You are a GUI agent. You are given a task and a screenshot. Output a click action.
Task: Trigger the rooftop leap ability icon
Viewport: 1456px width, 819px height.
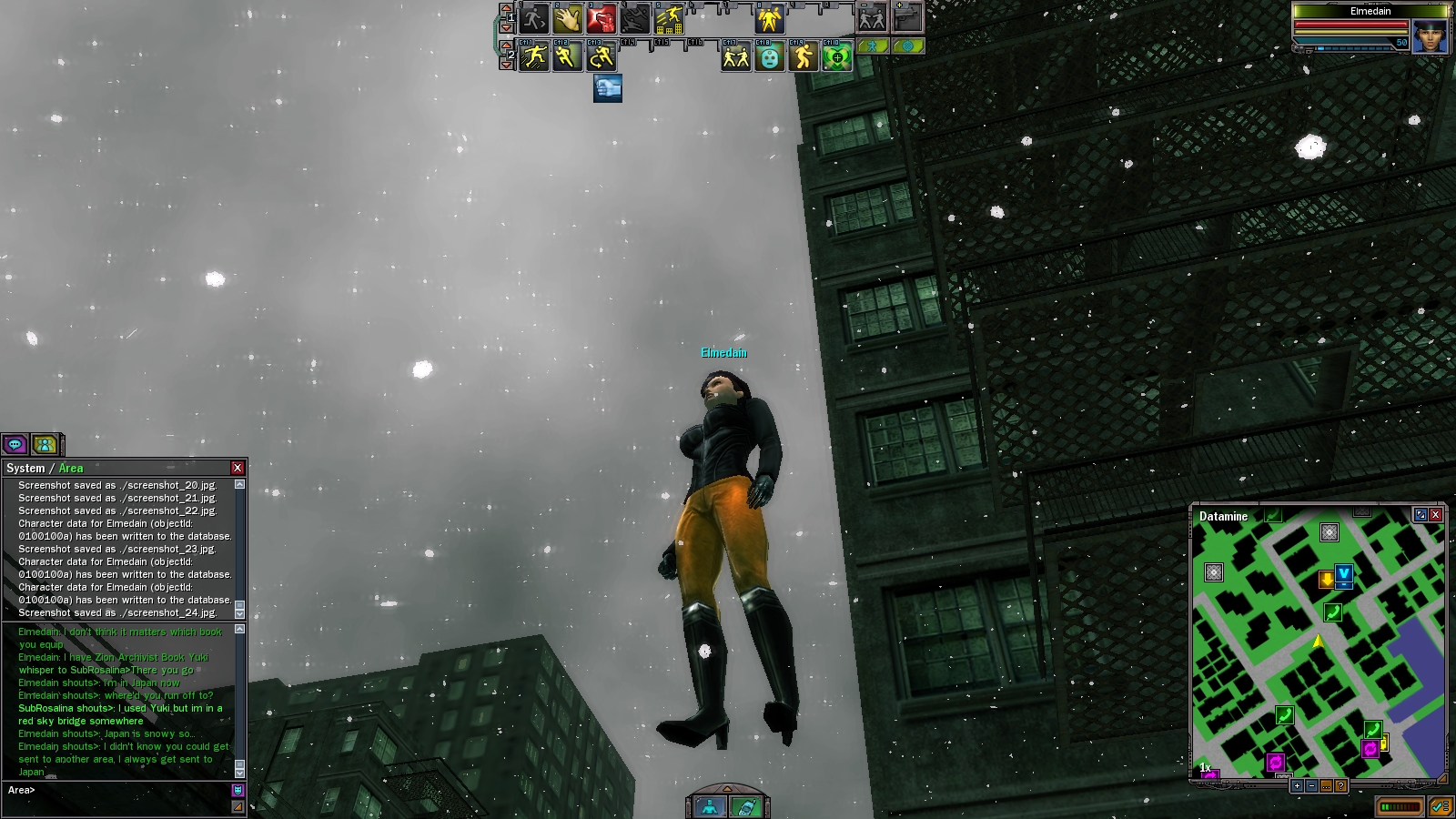(670, 18)
